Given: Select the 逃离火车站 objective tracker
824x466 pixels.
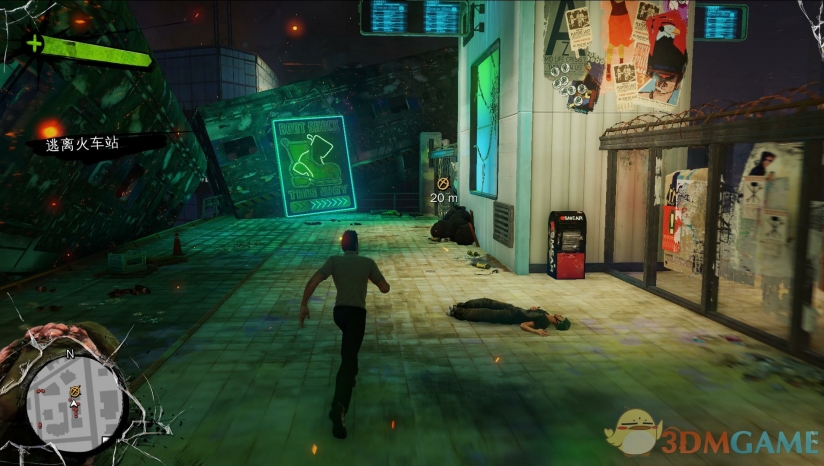Looking at the screenshot, I should (82, 144).
